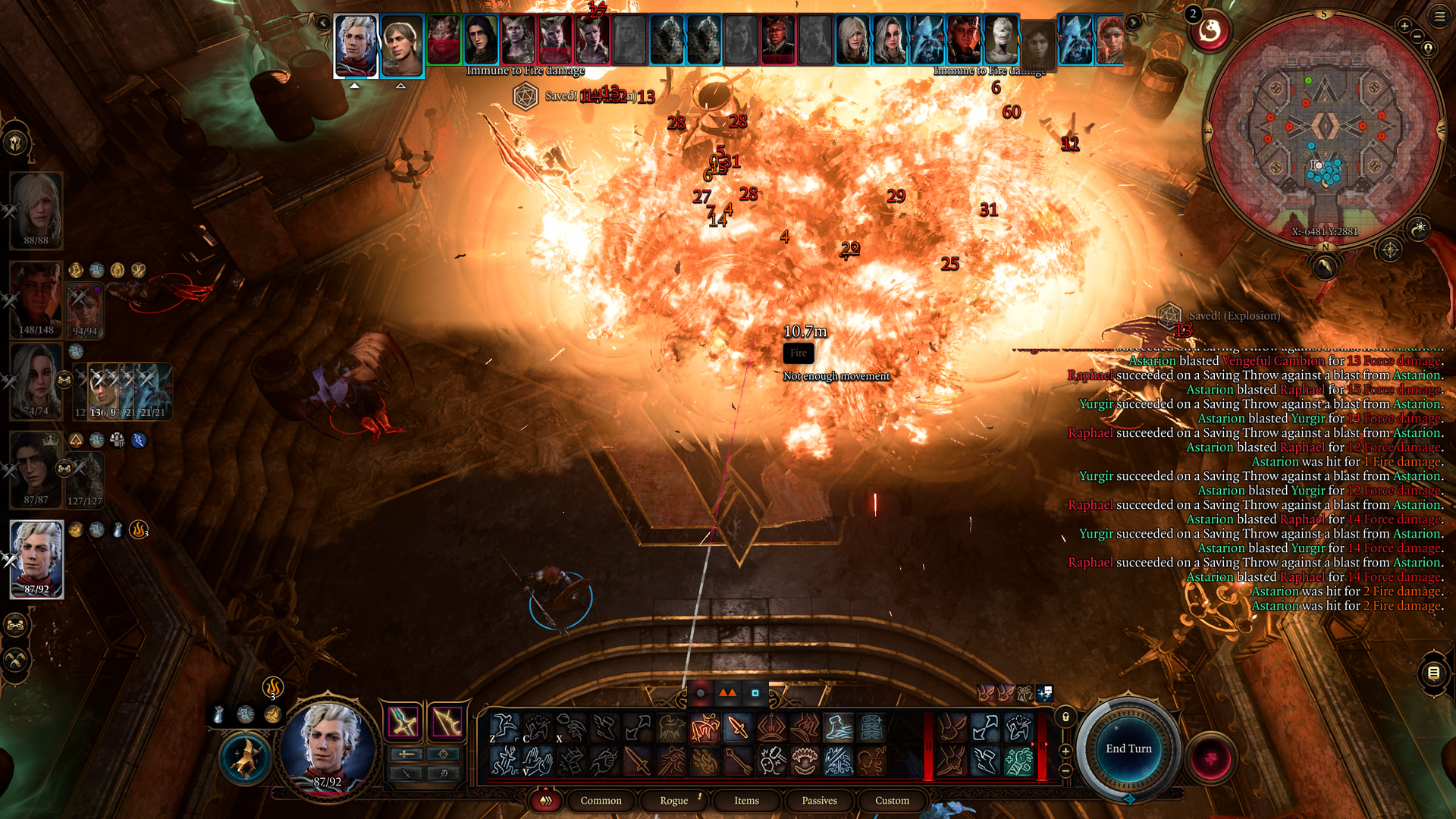Select the party portrait showing 88/88 health

36,209
